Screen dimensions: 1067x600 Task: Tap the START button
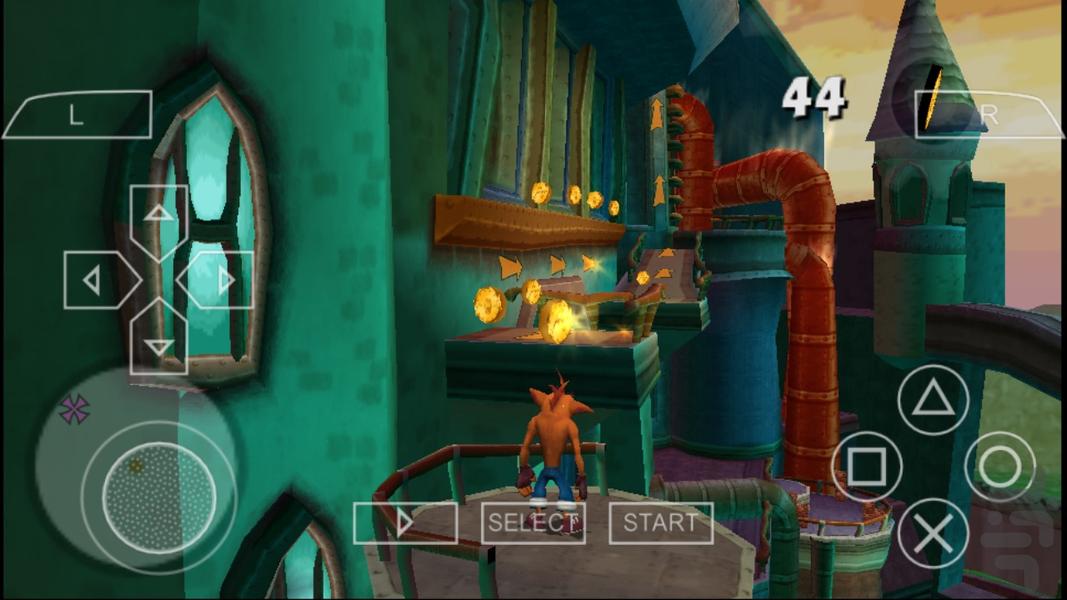coord(661,522)
